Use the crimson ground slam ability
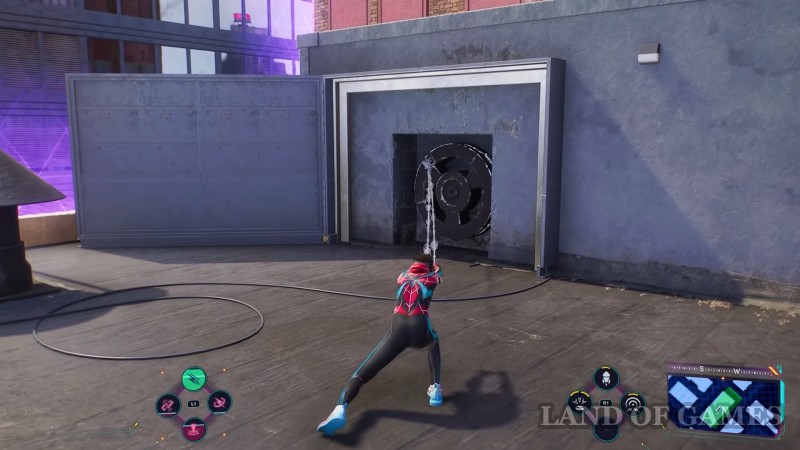Viewport: 800px width, 450px height. click(194, 428)
